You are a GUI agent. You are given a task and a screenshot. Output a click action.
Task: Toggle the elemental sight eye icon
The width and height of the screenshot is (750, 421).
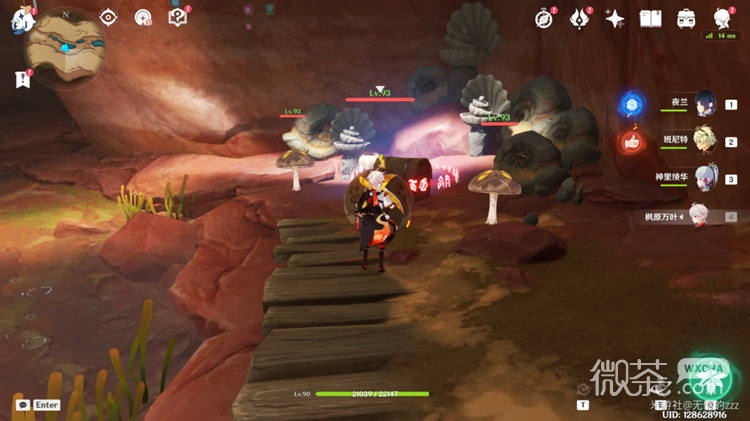pos(108,17)
